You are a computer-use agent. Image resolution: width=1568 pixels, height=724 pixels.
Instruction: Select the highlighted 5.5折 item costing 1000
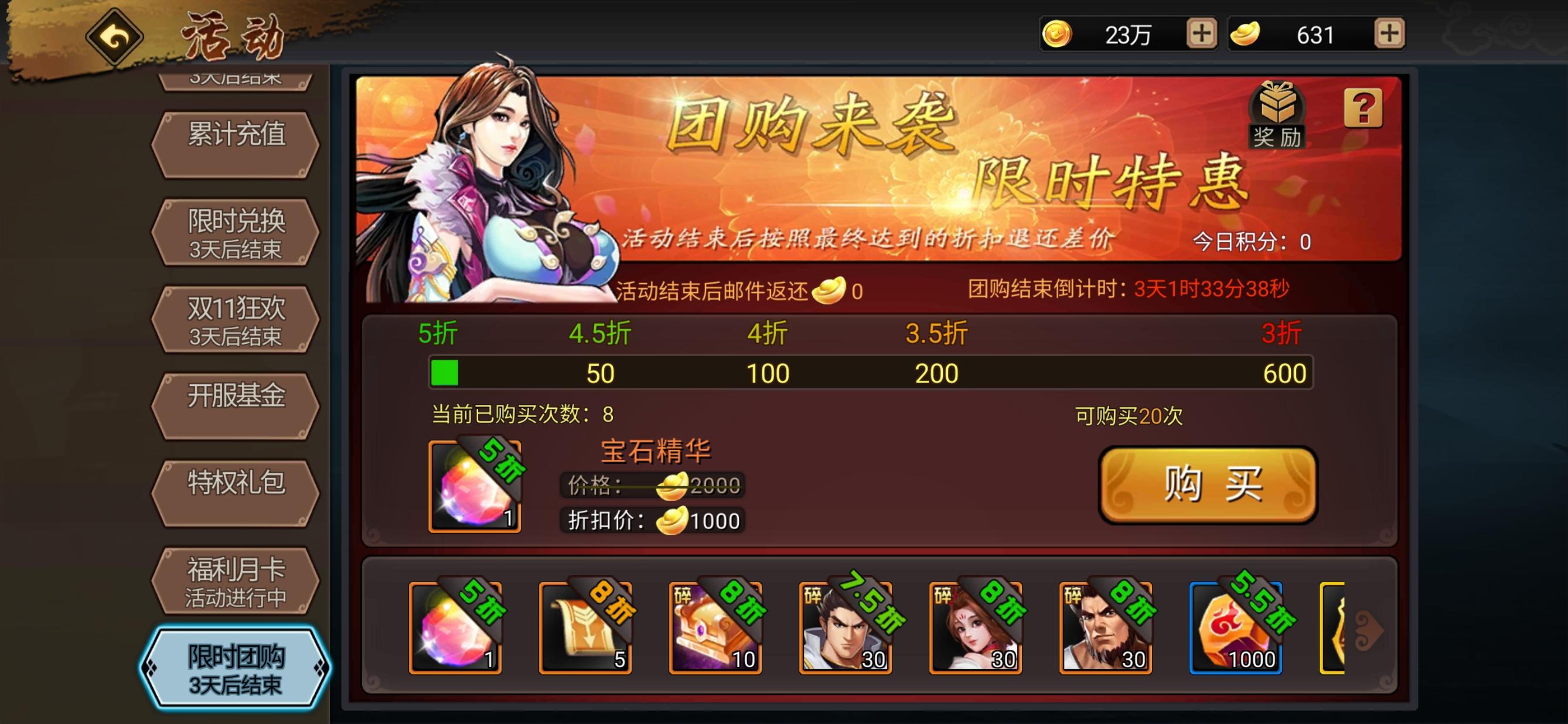pyautogui.click(x=1237, y=627)
